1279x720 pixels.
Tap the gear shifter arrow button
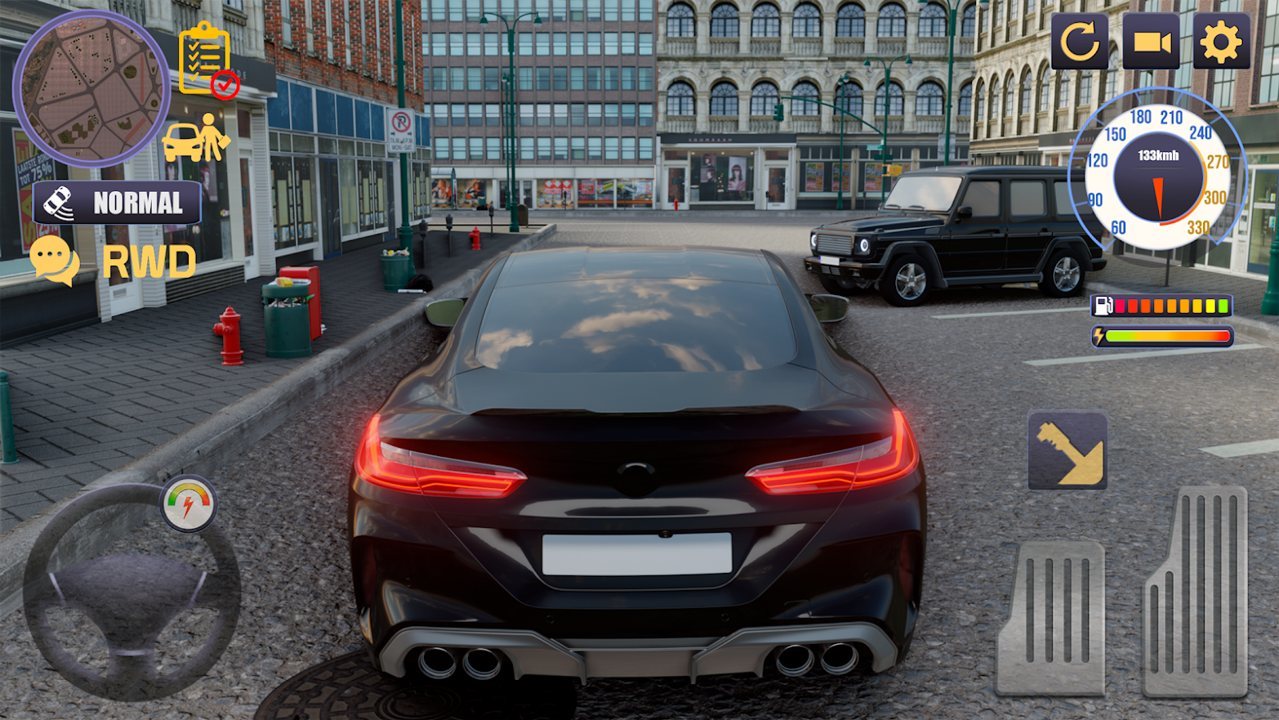click(x=1067, y=450)
